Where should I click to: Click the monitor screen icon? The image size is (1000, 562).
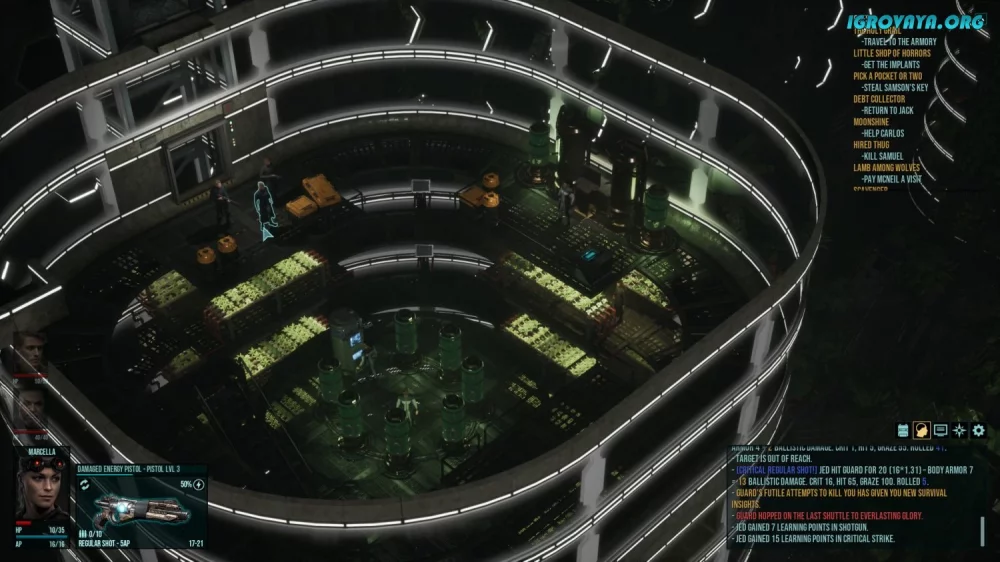941,430
